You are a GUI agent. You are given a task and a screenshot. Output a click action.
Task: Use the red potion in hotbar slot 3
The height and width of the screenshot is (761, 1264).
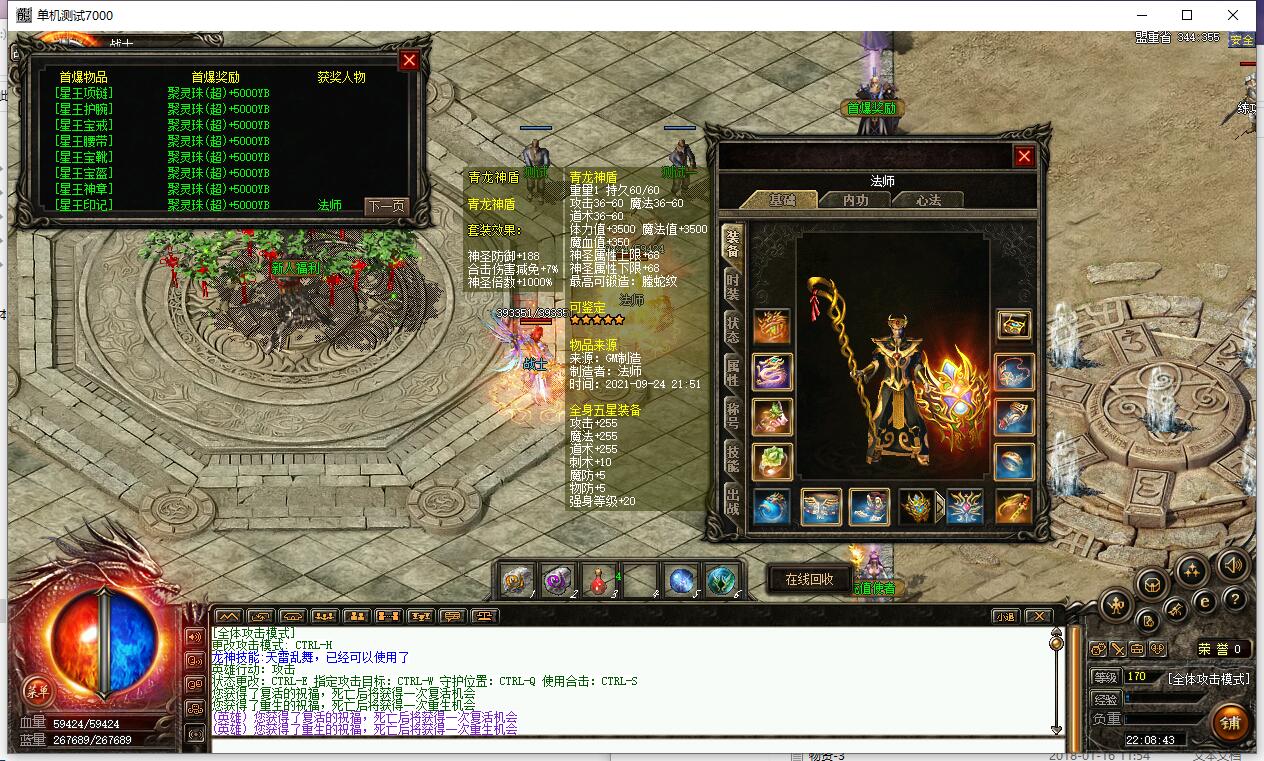tap(599, 580)
